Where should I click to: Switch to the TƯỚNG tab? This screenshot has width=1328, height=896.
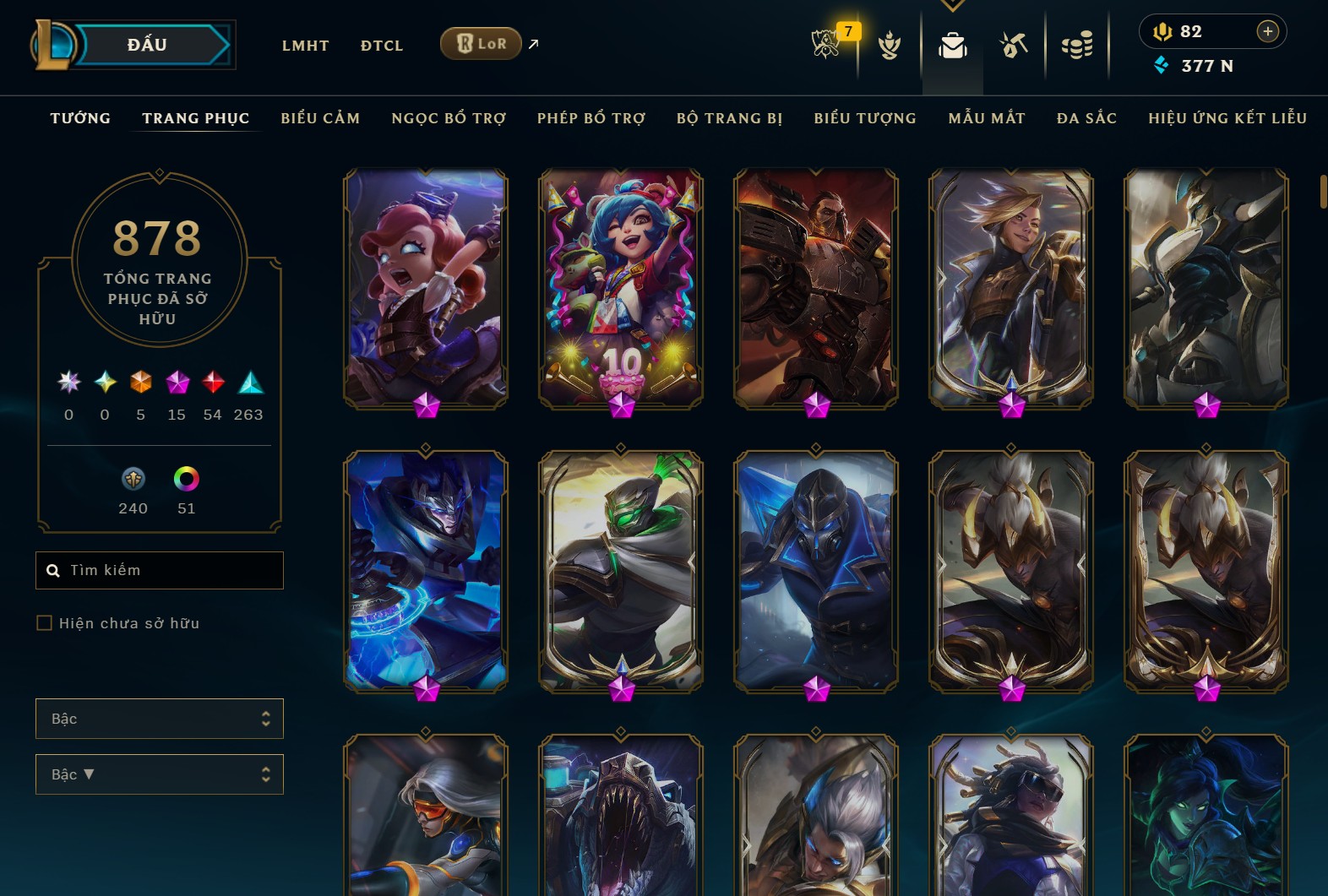[x=79, y=118]
